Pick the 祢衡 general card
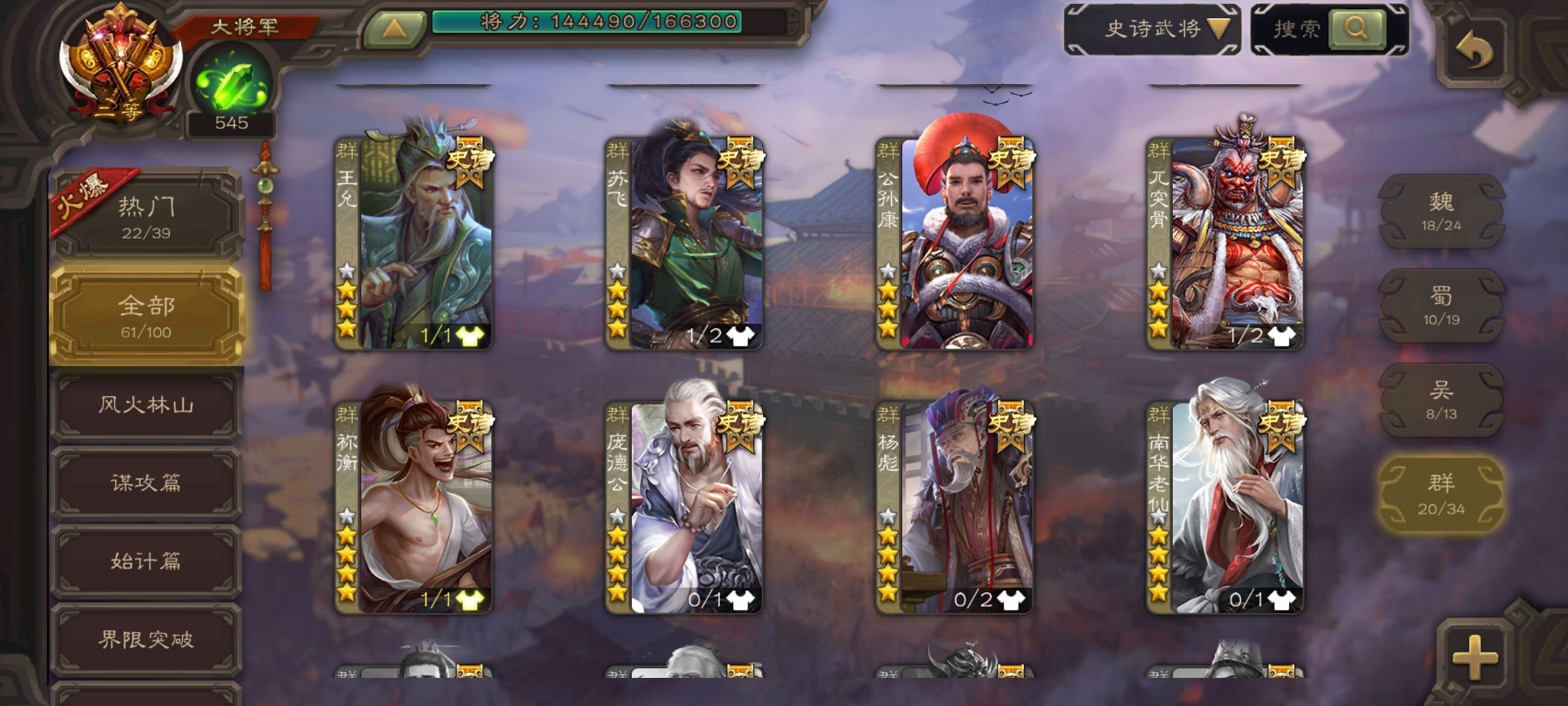1568x706 pixels. [x=414, y=507]
